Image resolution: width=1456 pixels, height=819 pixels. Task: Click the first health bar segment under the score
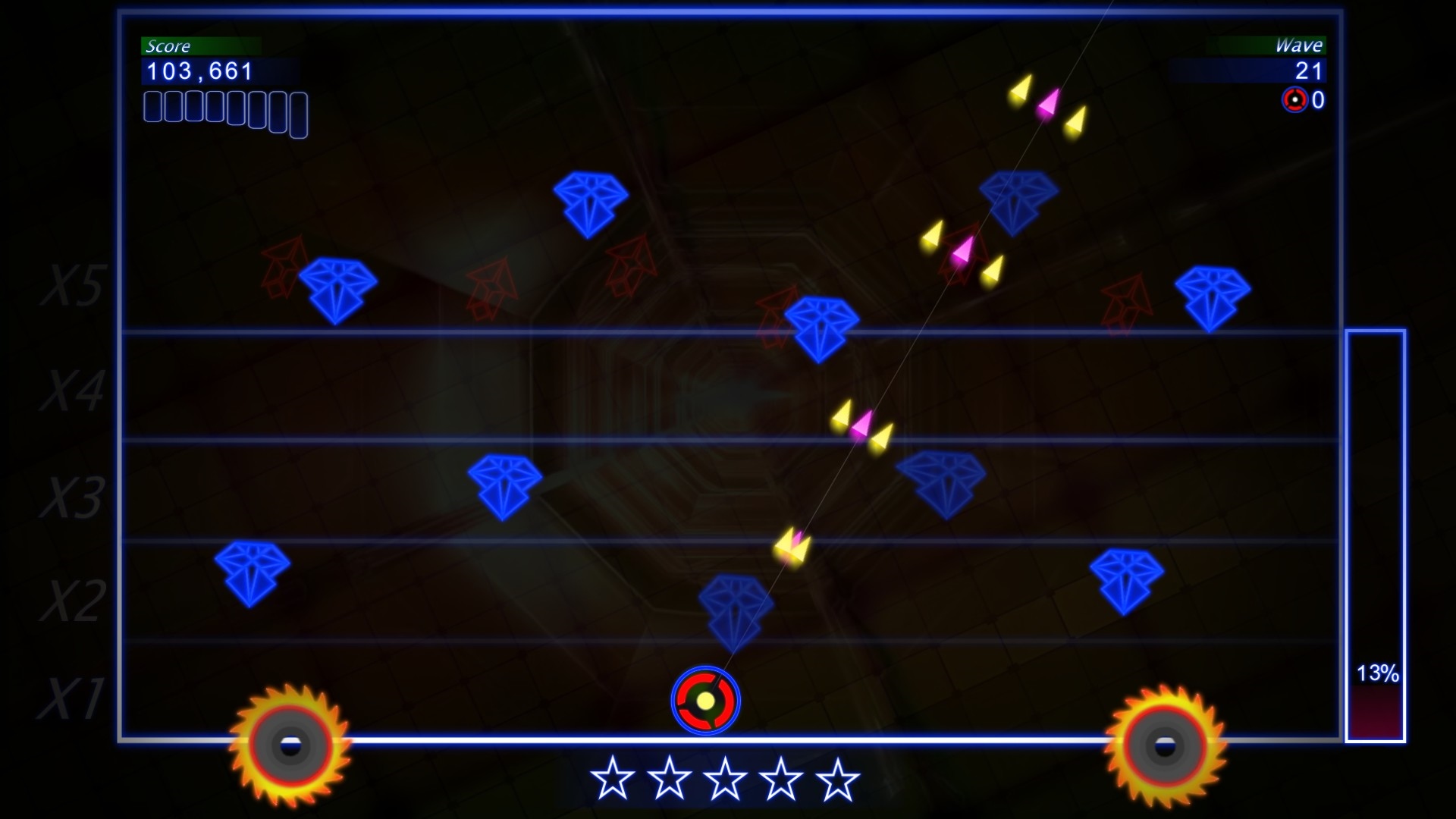point(151,108)
